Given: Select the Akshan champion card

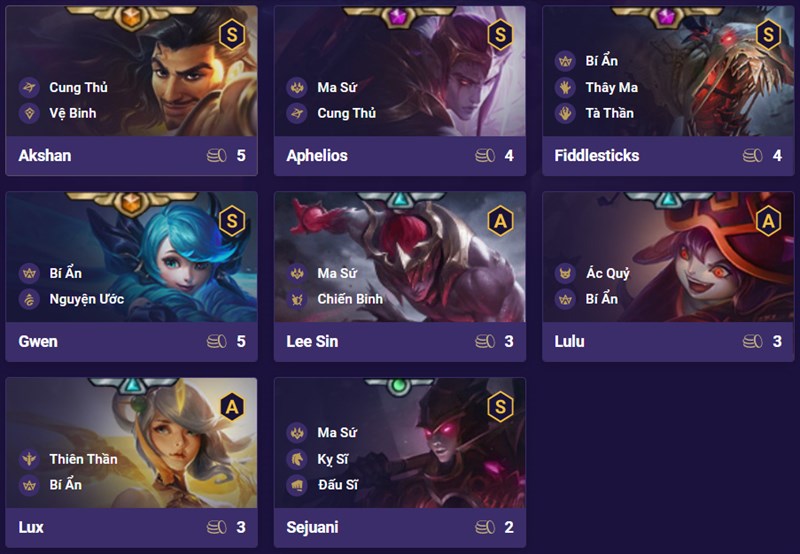Looking at the screenshot, I should coord(131,90).
